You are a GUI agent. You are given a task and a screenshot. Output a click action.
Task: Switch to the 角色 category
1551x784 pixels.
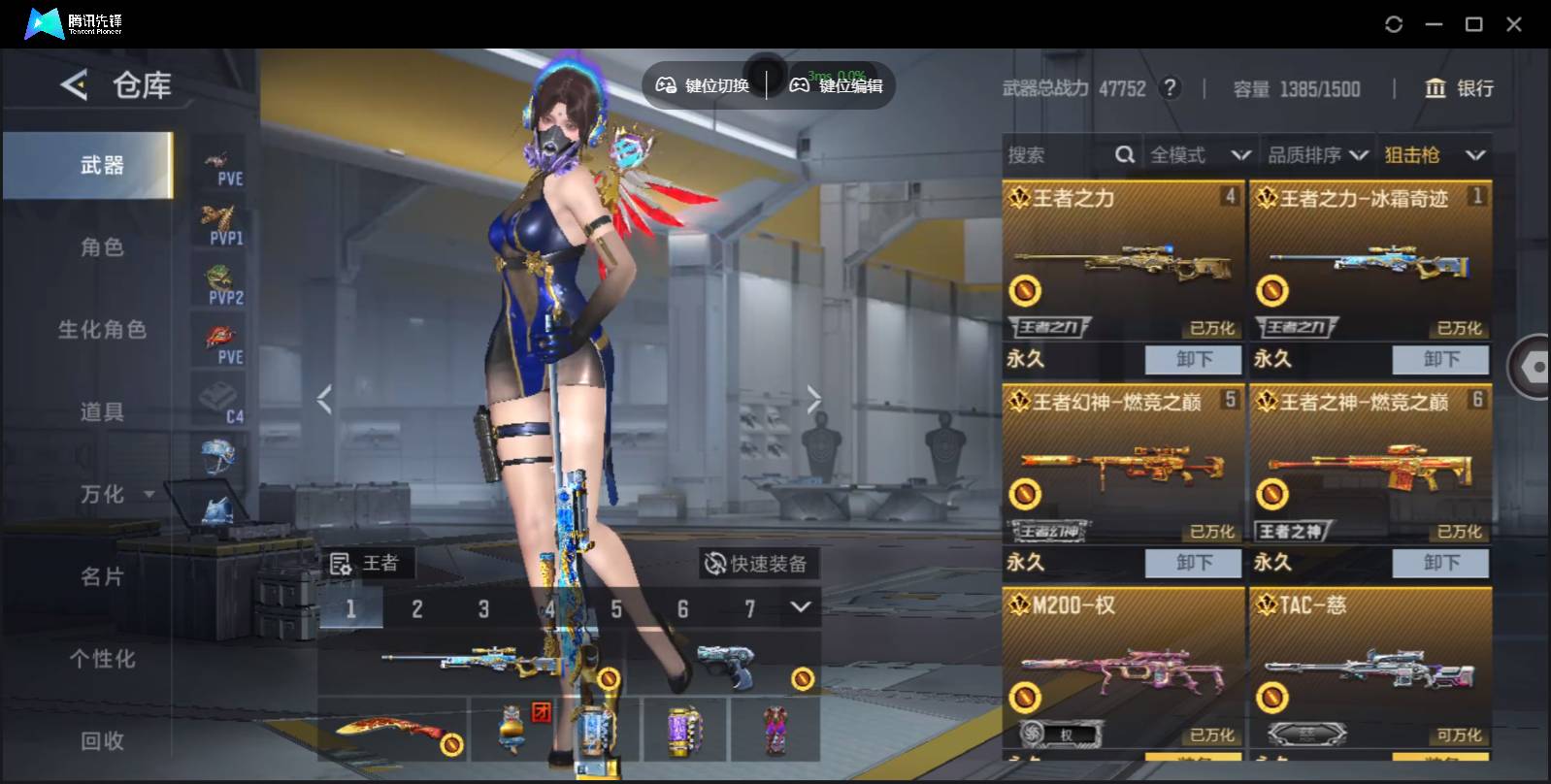click(x=102, y=247)
